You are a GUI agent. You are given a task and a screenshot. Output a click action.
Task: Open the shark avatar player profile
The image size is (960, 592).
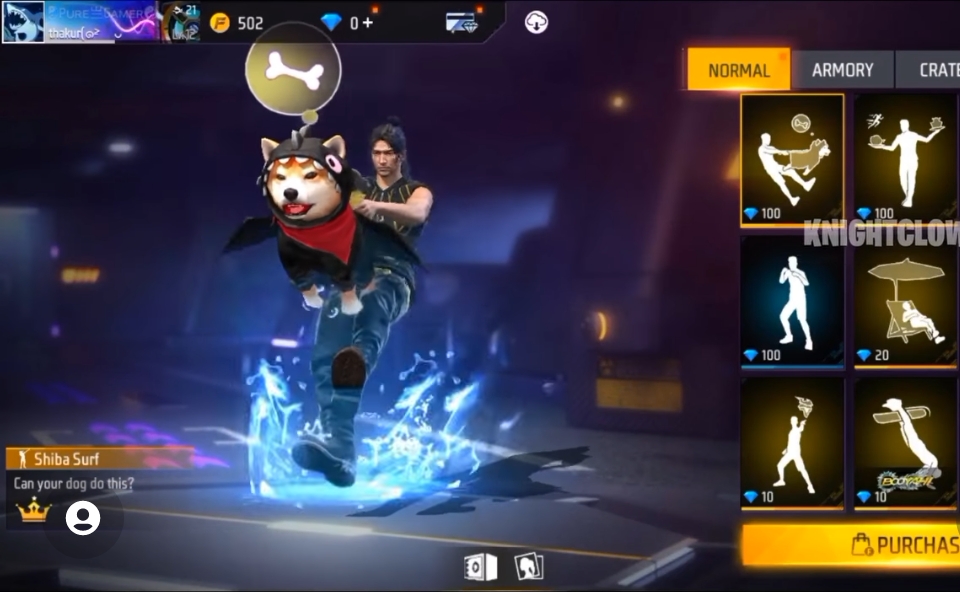23,21
